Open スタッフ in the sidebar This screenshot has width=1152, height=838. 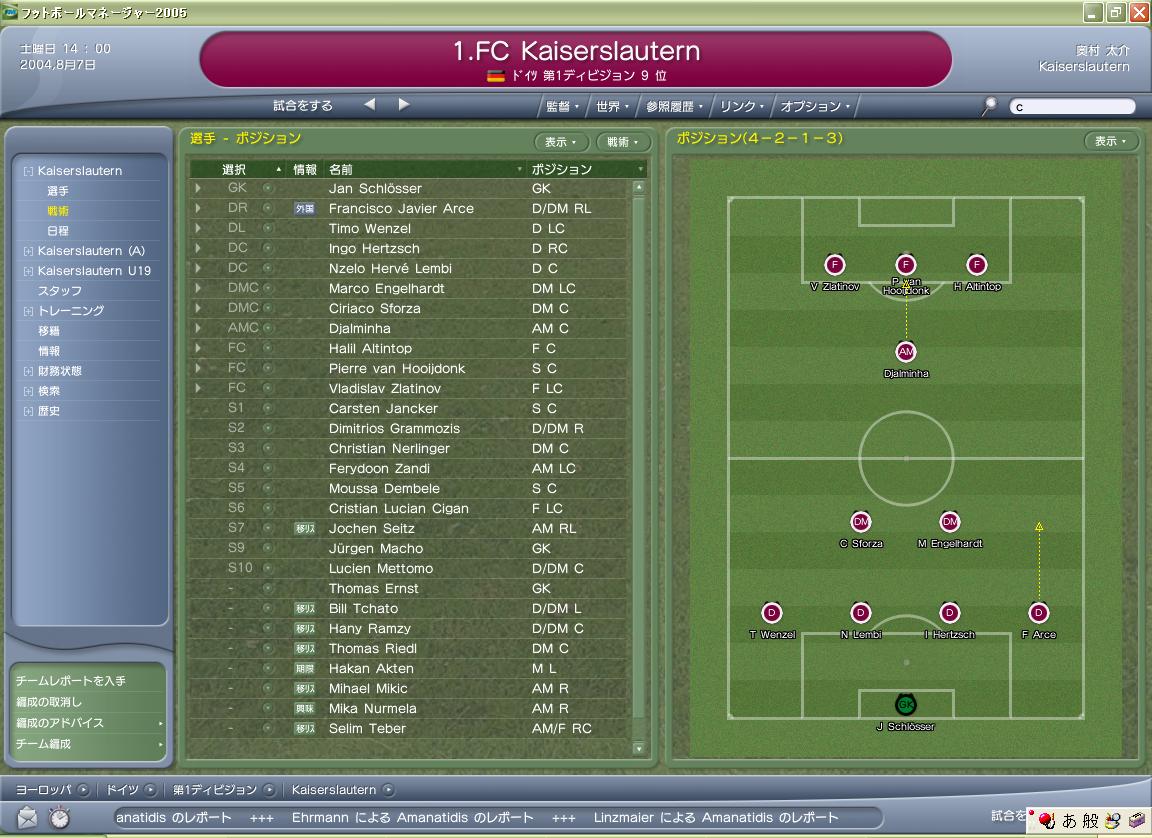(x=60, y=291)
